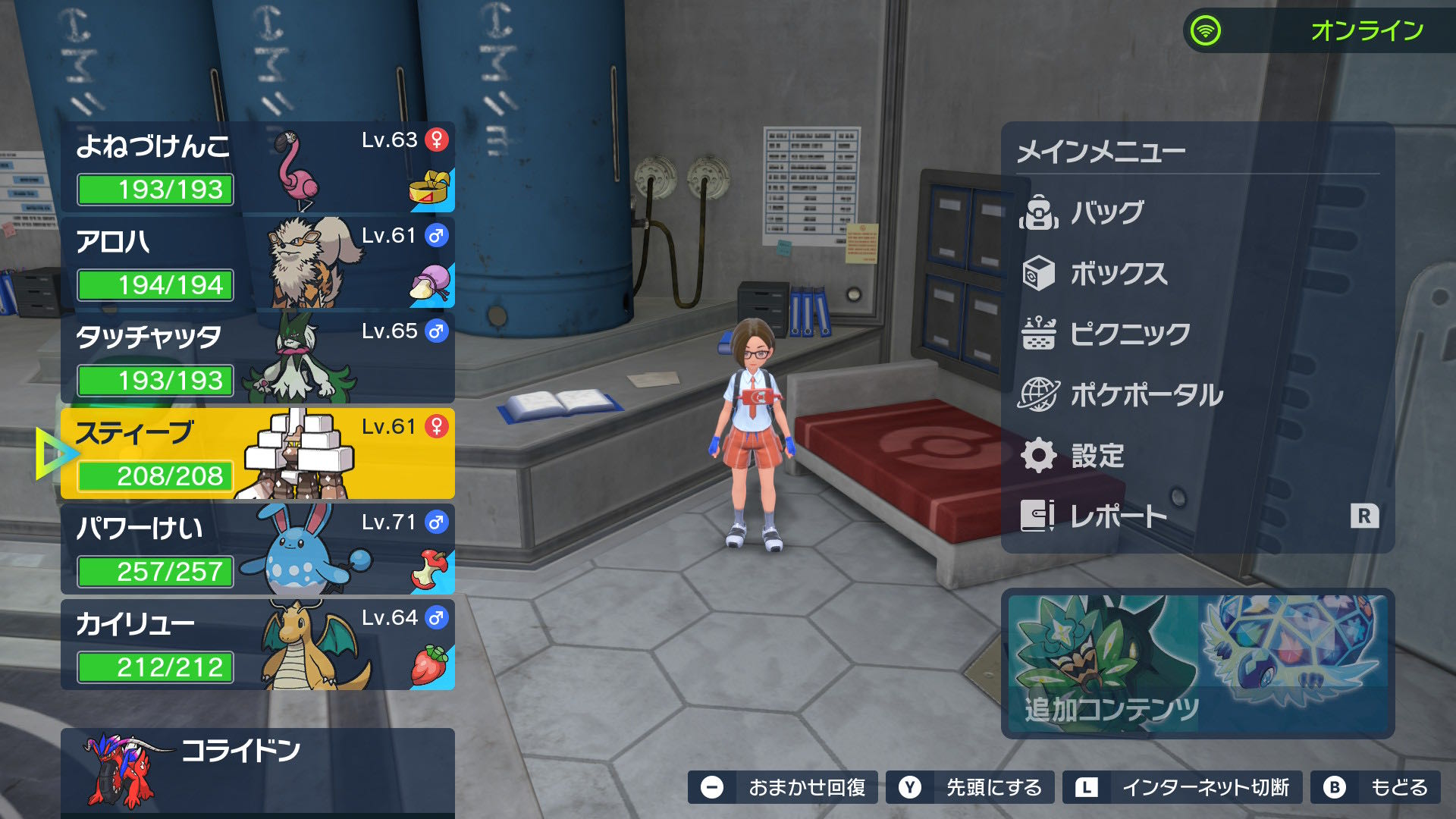Image resolution: width=1456 pixels, height=819 pixels.
Task: Start a ピクニック (Picnic)
Action: click(1130, 334)
